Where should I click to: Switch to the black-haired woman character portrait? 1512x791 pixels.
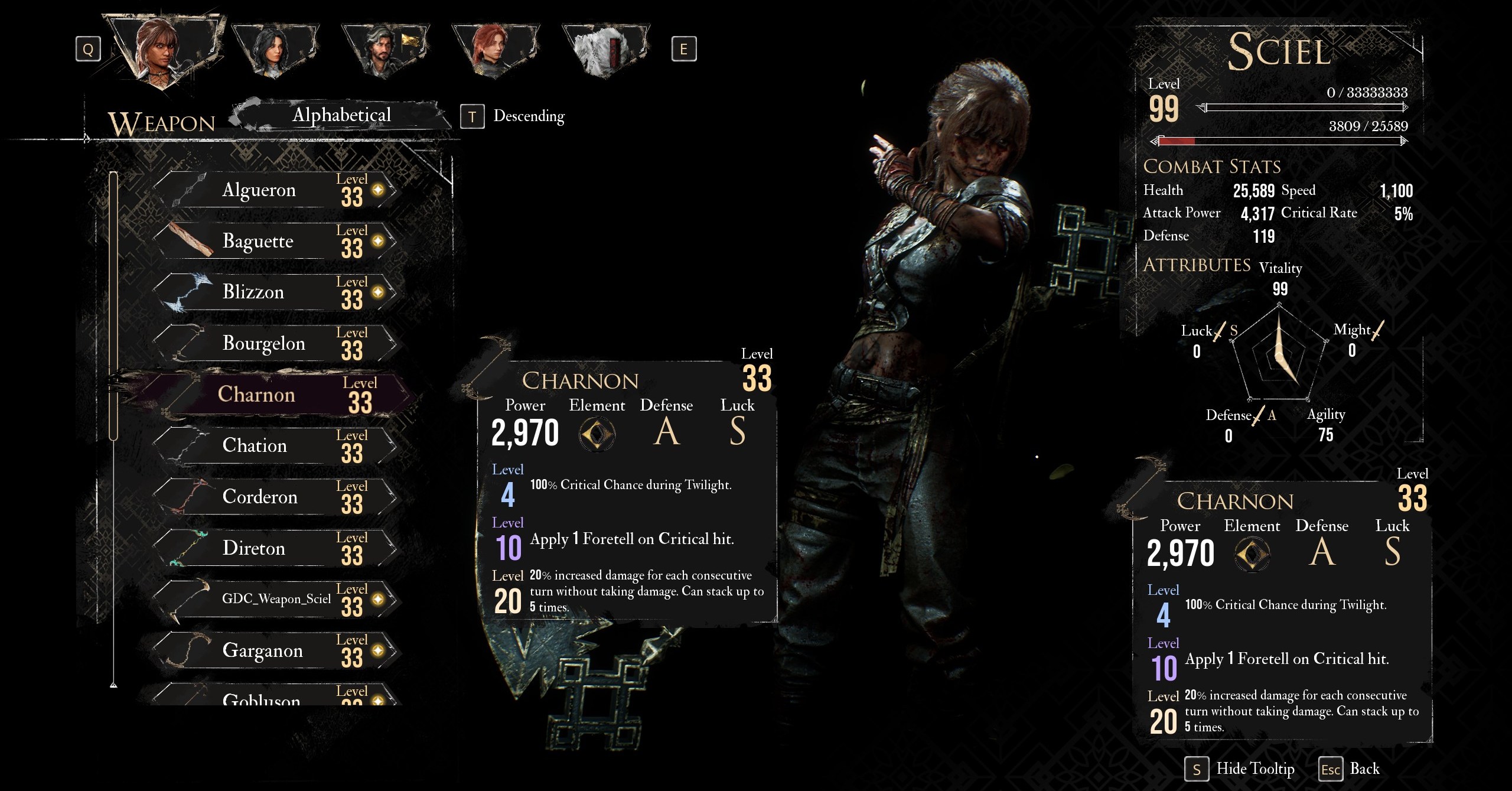(273, 51)
